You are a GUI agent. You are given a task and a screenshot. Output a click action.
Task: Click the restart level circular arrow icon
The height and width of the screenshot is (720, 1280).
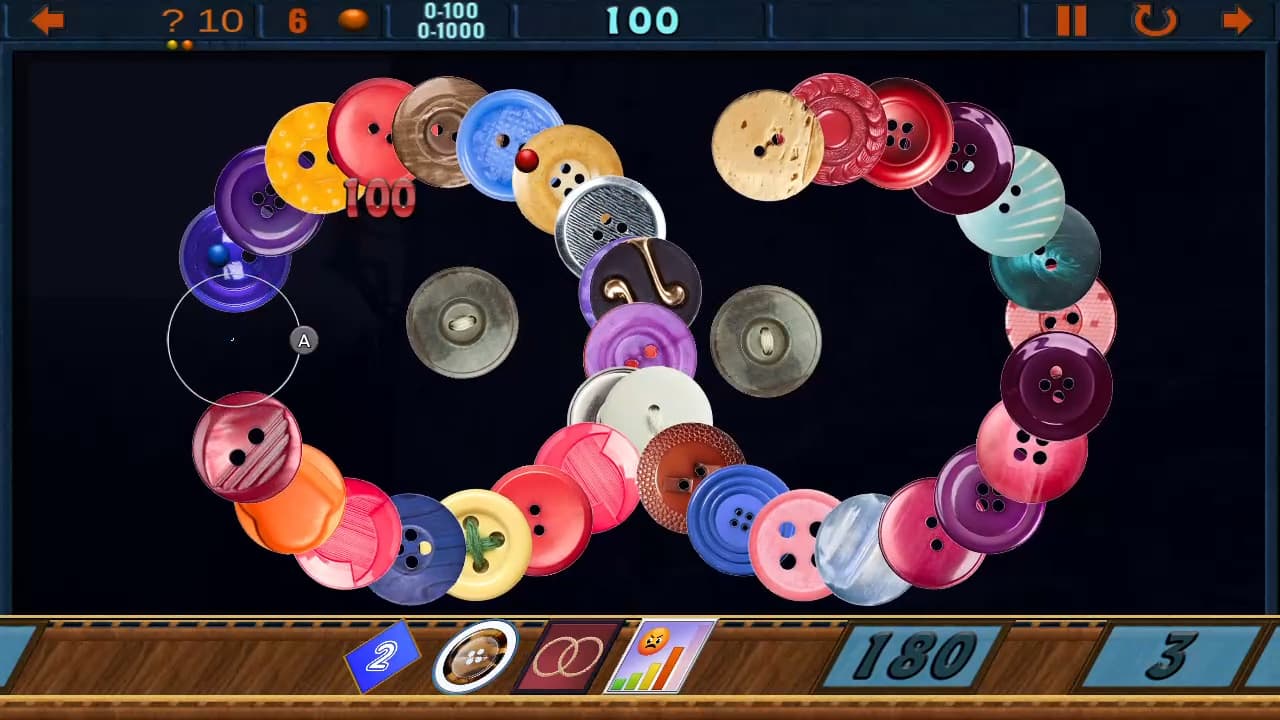(1155, 19)
